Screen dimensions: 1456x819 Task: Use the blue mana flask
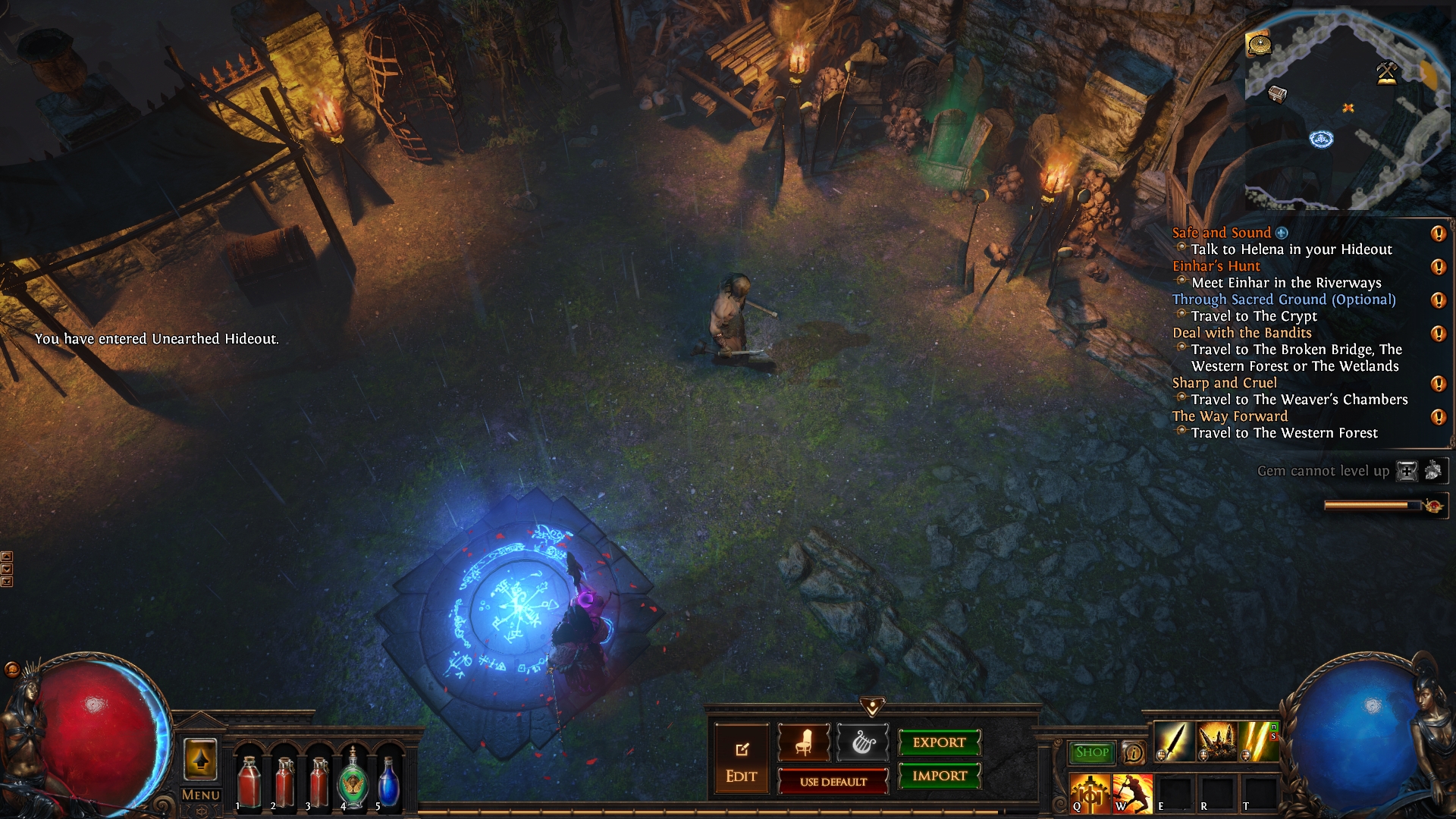(388, 781)
